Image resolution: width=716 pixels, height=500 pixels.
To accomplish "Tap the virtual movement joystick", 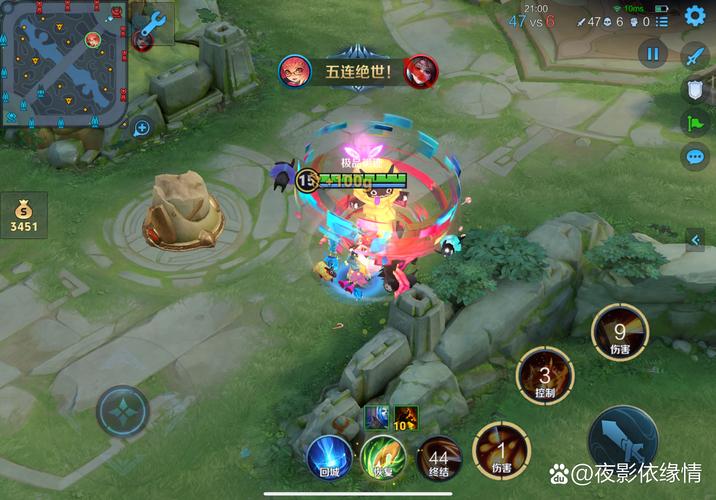I will 122,411.
